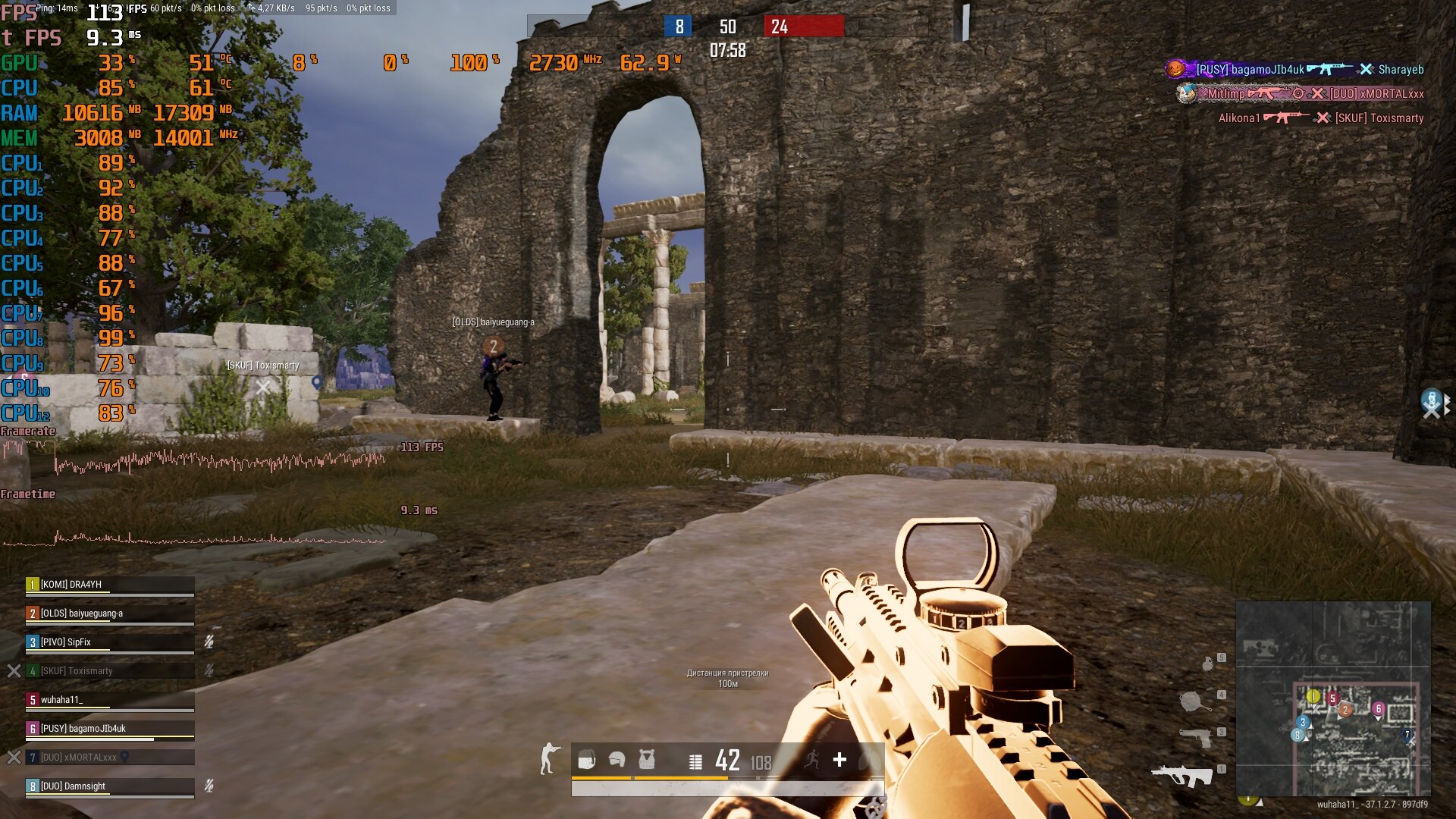Select the frag grenade slot
1456x819 pixels.
click(x=1208, y=664)
